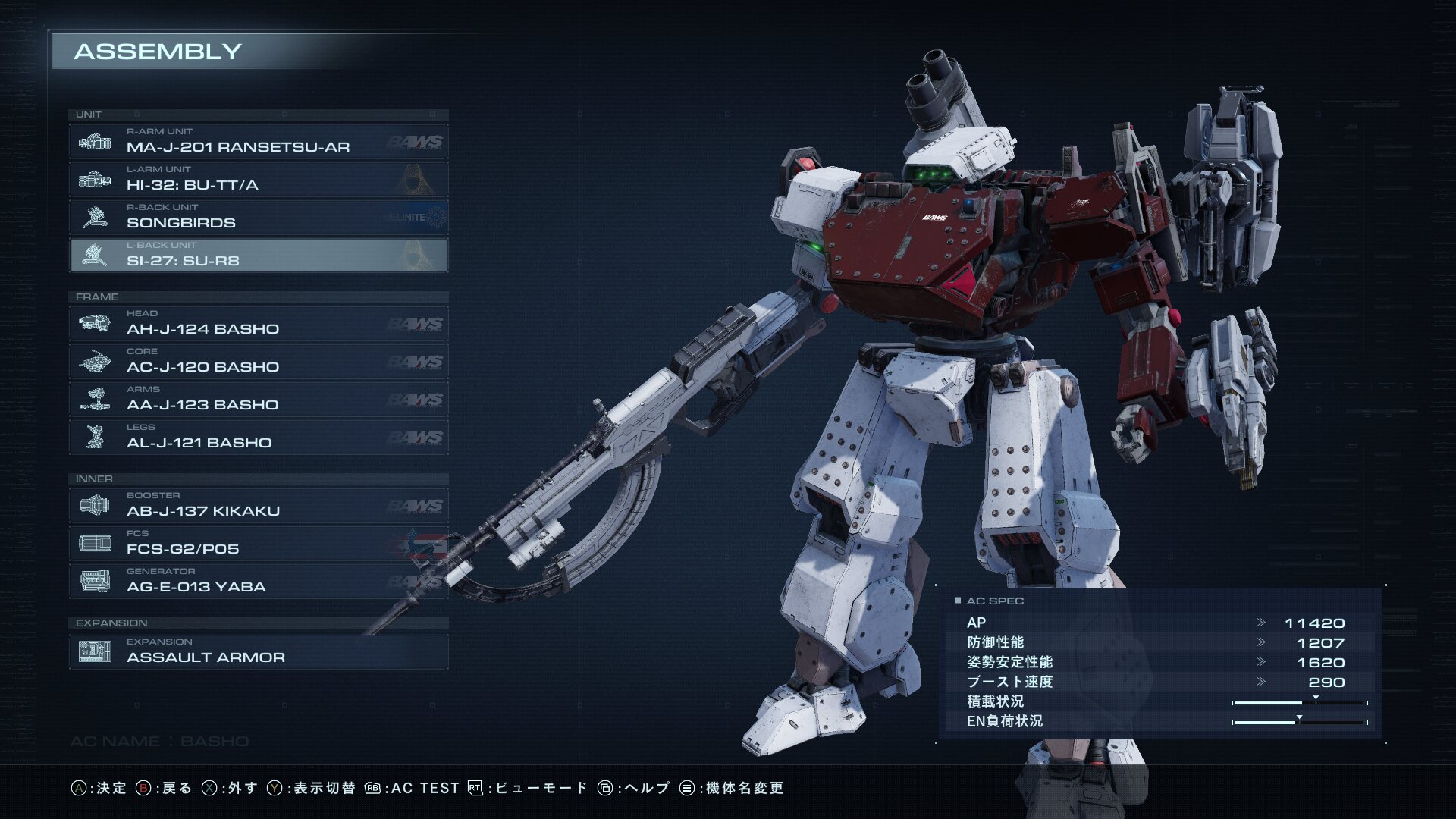Image resolution: width=1456 pixels, height=819 pixels.
Task: Select the FCS-G2/P05 slot
Action: click(258, 544)
